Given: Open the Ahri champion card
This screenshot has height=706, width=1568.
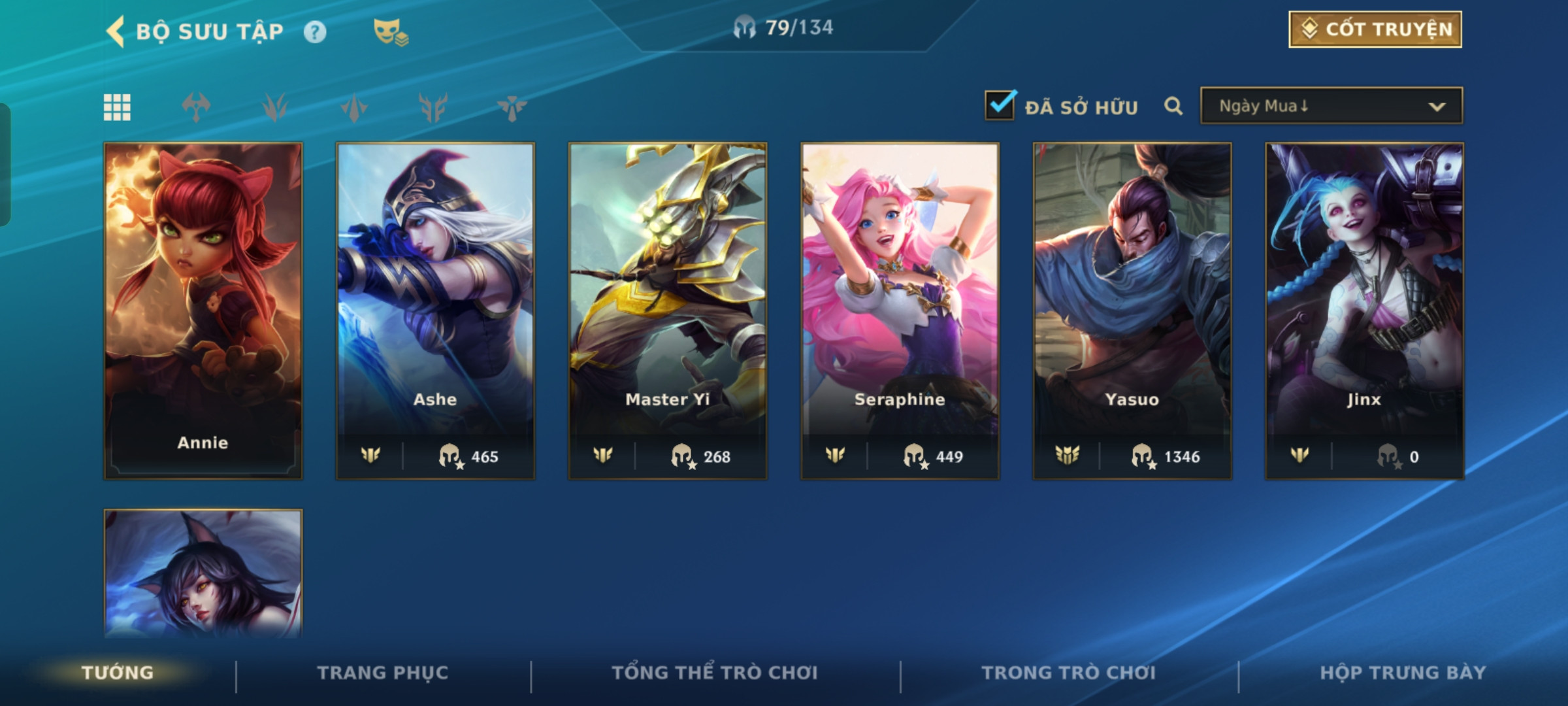Looking at the screenshot, I should (x=203, y=574).
